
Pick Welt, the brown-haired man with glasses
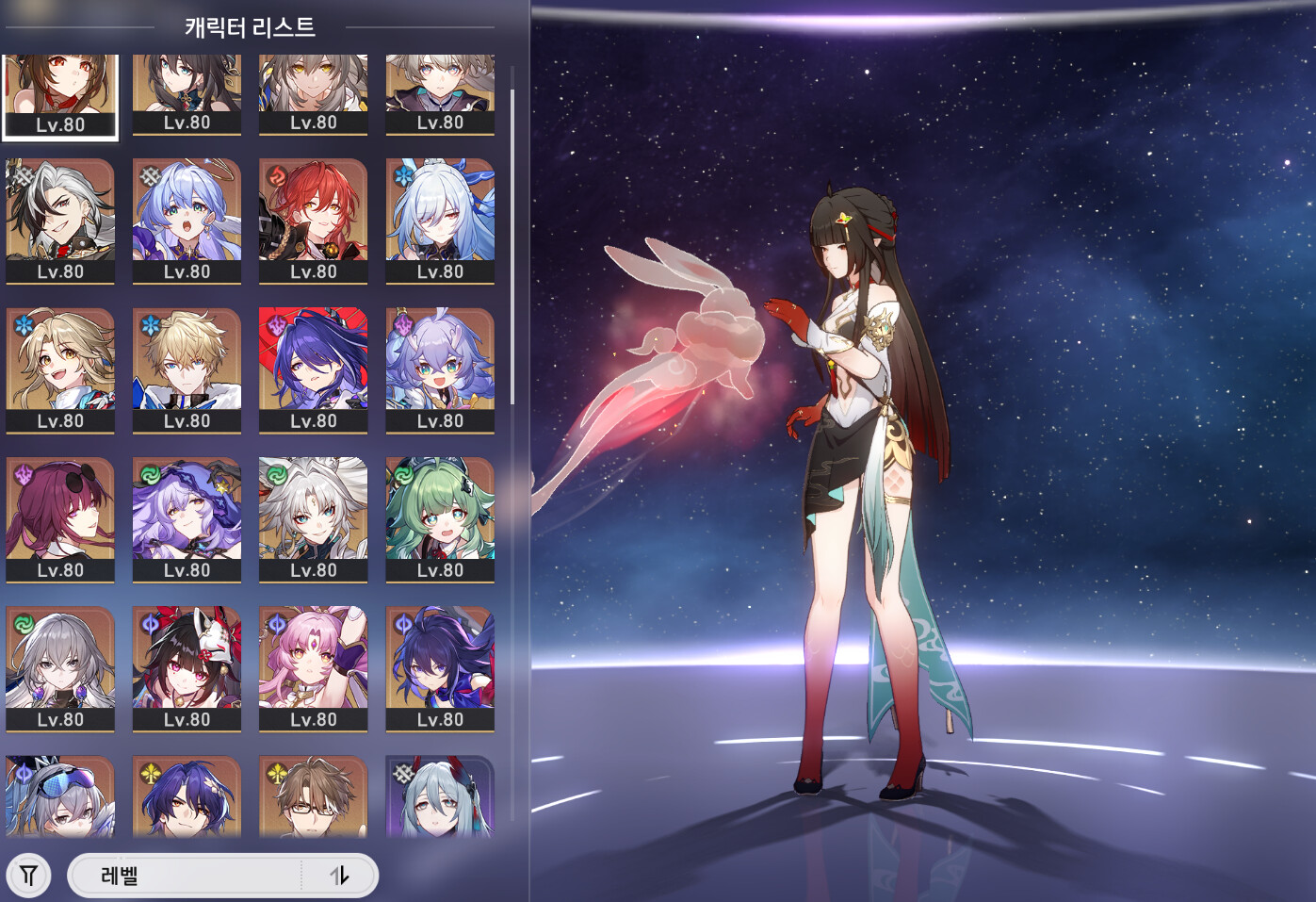313,797
